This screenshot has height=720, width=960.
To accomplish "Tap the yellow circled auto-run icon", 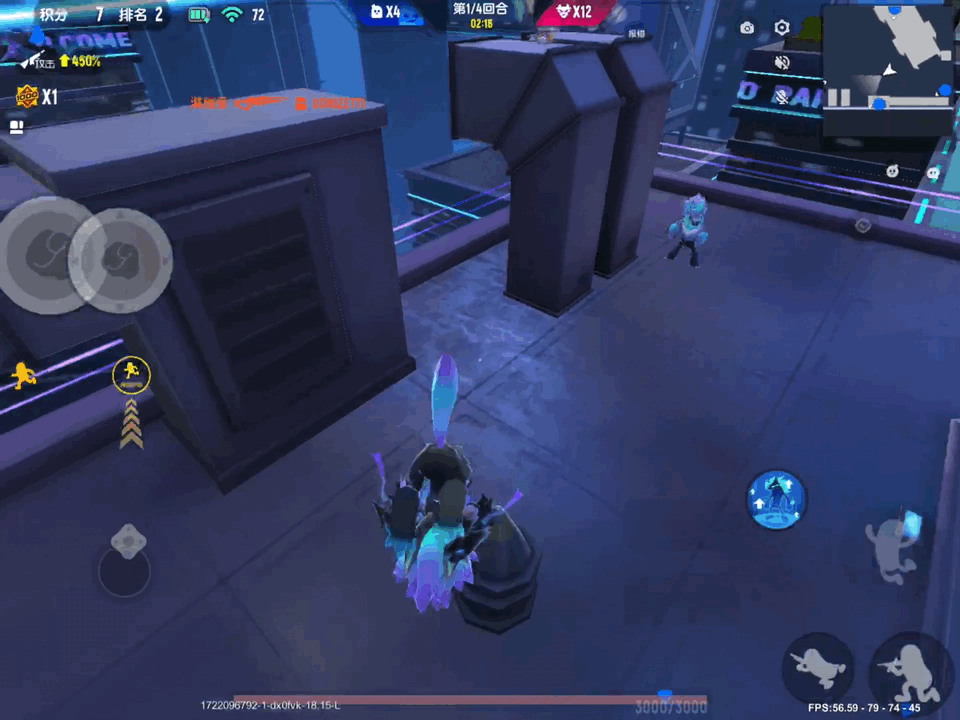I will coord(131,375).
